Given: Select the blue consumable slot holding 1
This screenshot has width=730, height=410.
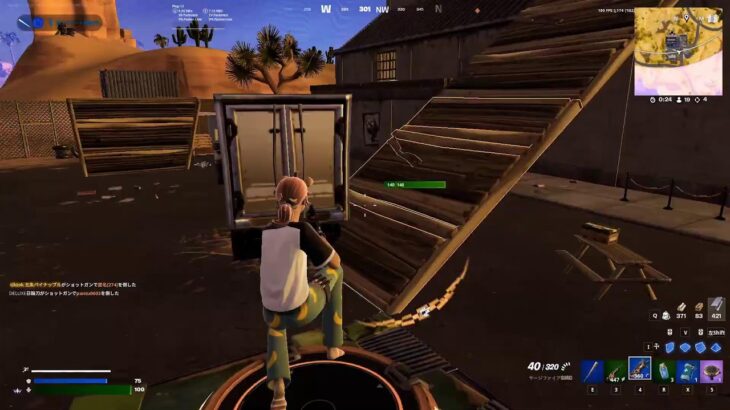Looking at the screenshot, I should (688, 371).
